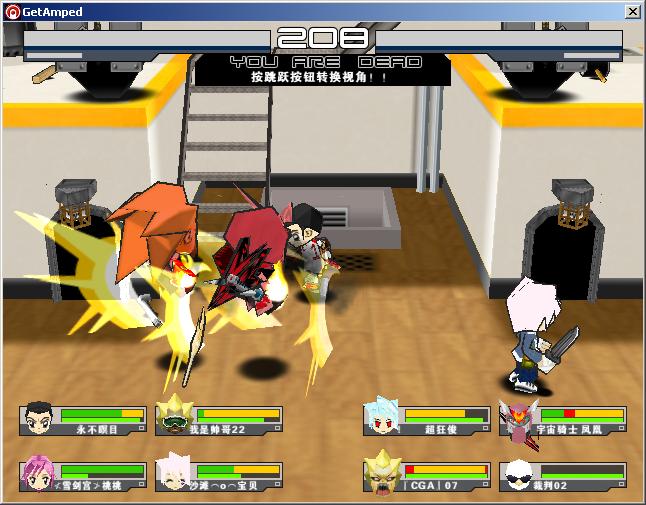Select player panel 少滩～o～宝贝
This screenshot has width=646, height=505.
[219, 475]
